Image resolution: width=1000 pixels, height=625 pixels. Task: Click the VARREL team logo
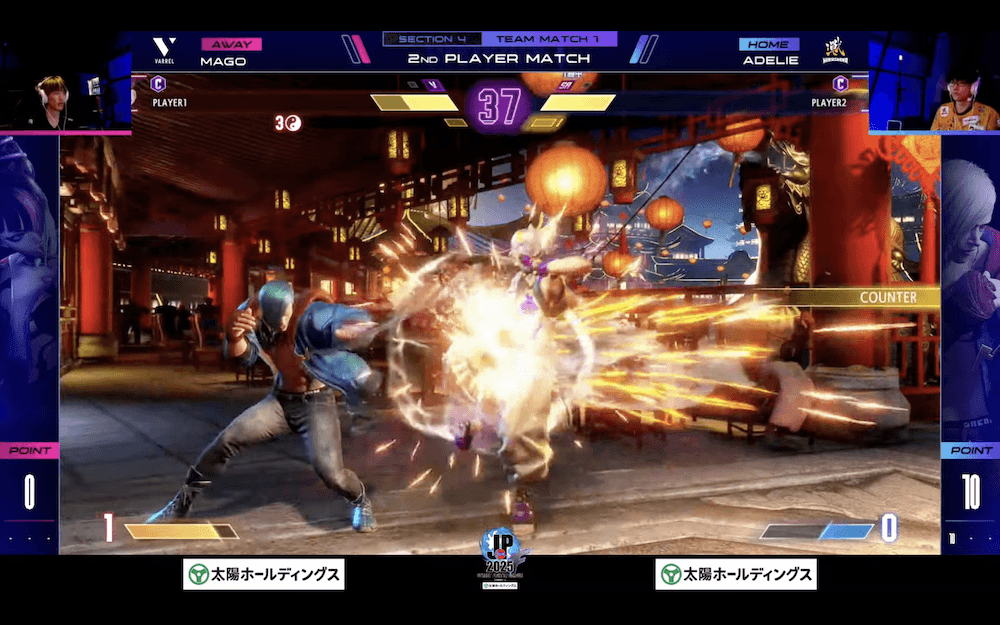coord(164,52)
